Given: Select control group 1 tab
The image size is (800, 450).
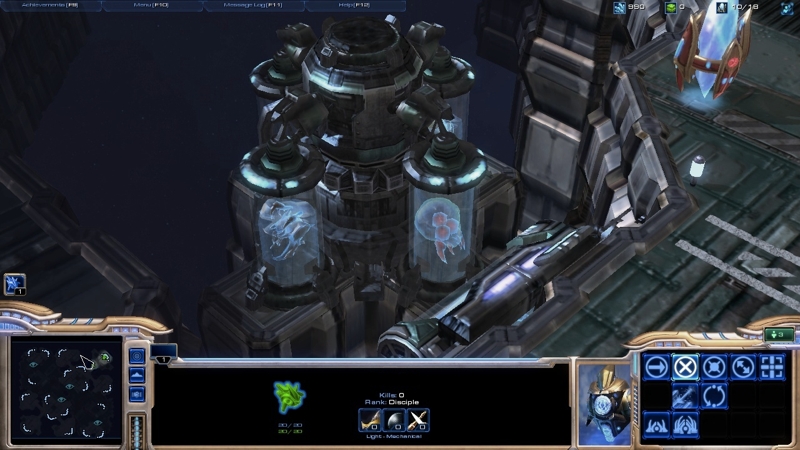Looking at the screenshot, I should (x=163, y=351).
